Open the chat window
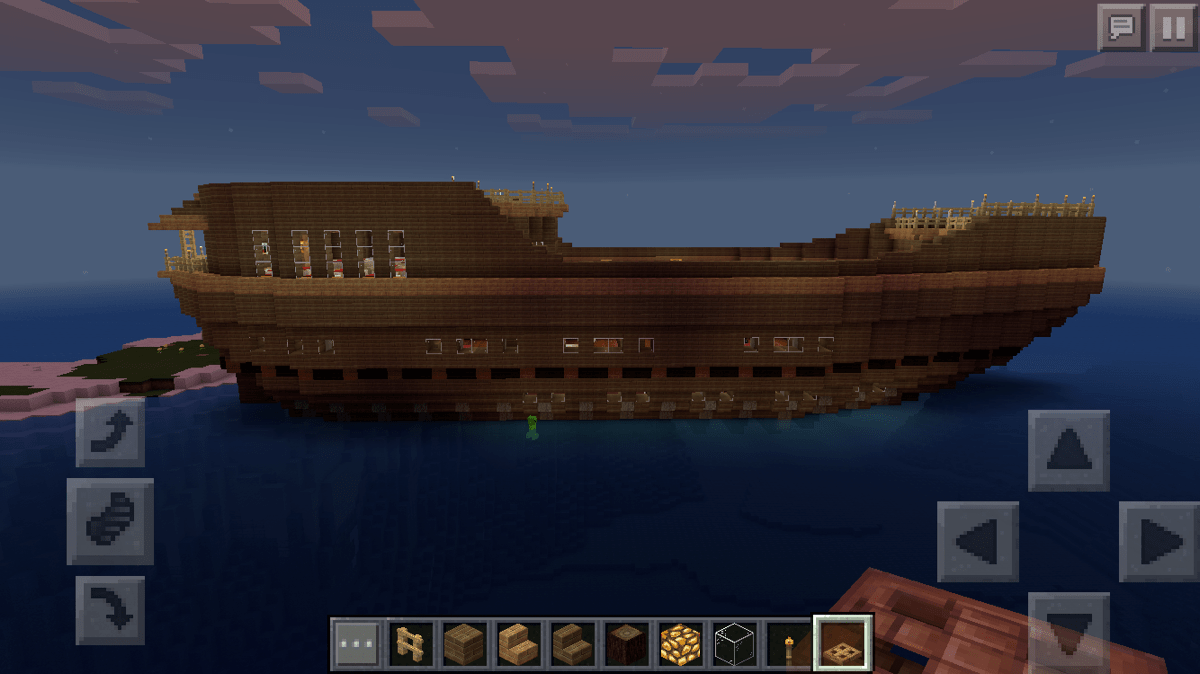This screenshot has height=674, width=1200. click(1121, 27)
